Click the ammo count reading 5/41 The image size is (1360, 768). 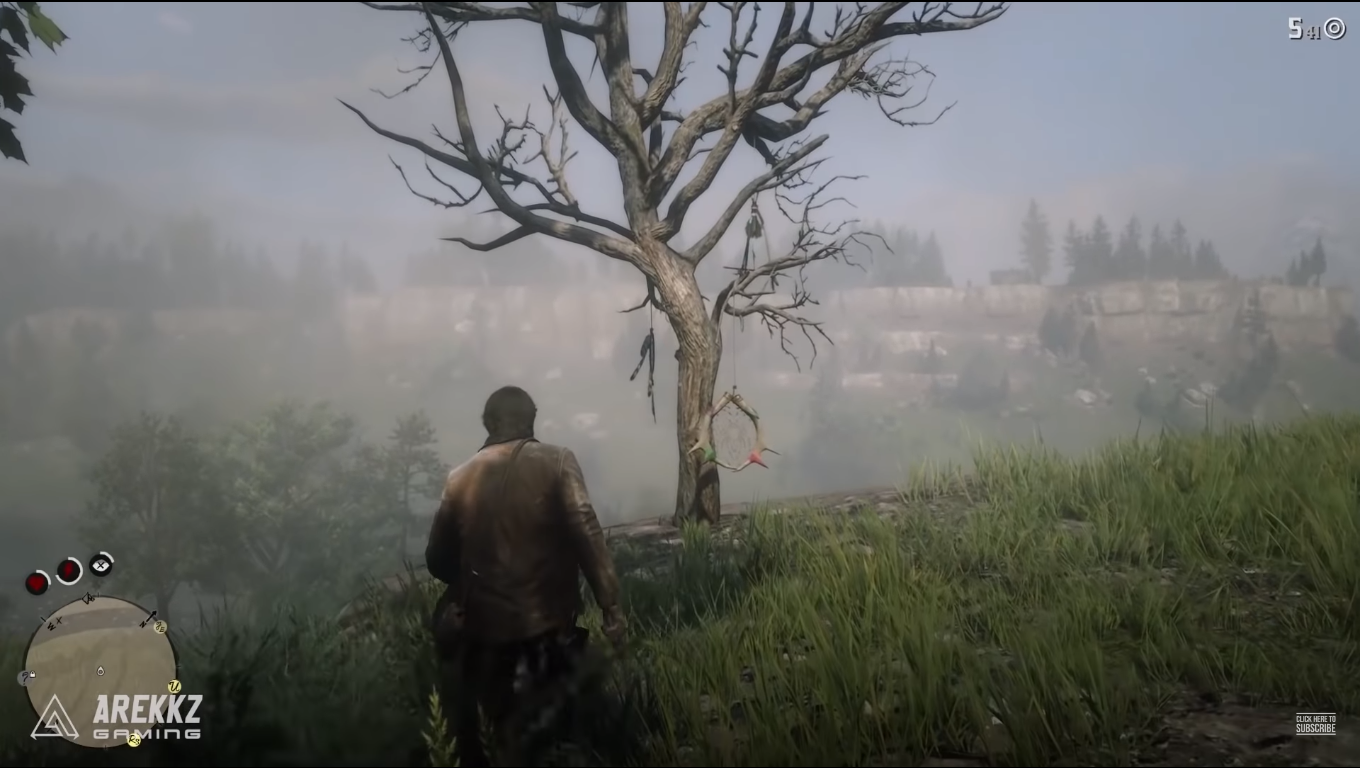coord(1303,26)
